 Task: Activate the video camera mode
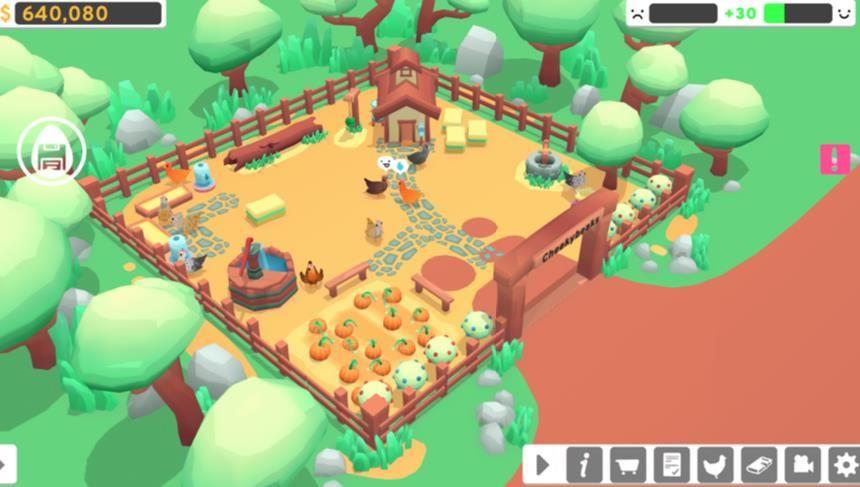pyautogui.click(x=802, y=465)
